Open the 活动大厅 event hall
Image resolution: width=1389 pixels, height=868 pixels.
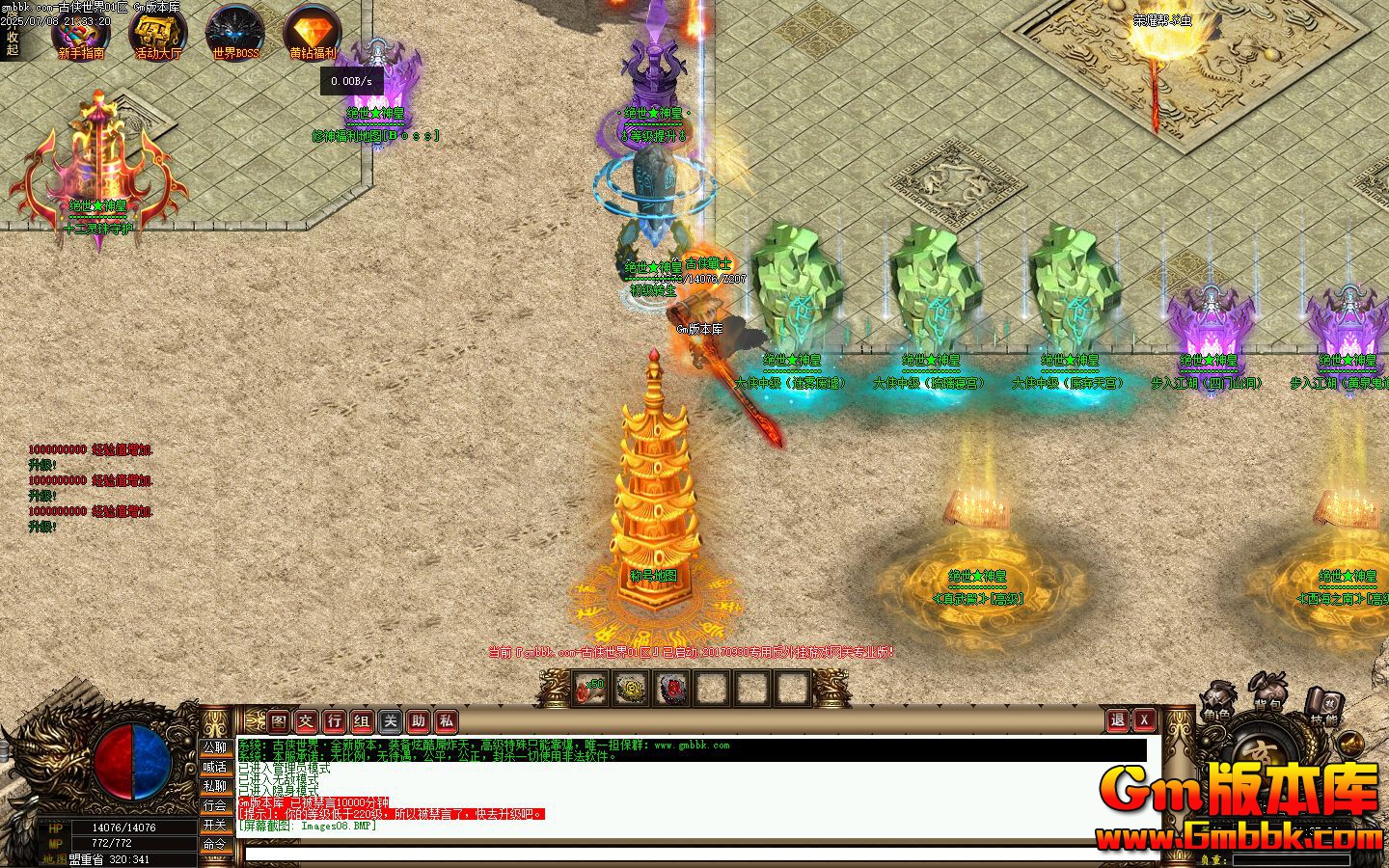[x=157, y=32]
